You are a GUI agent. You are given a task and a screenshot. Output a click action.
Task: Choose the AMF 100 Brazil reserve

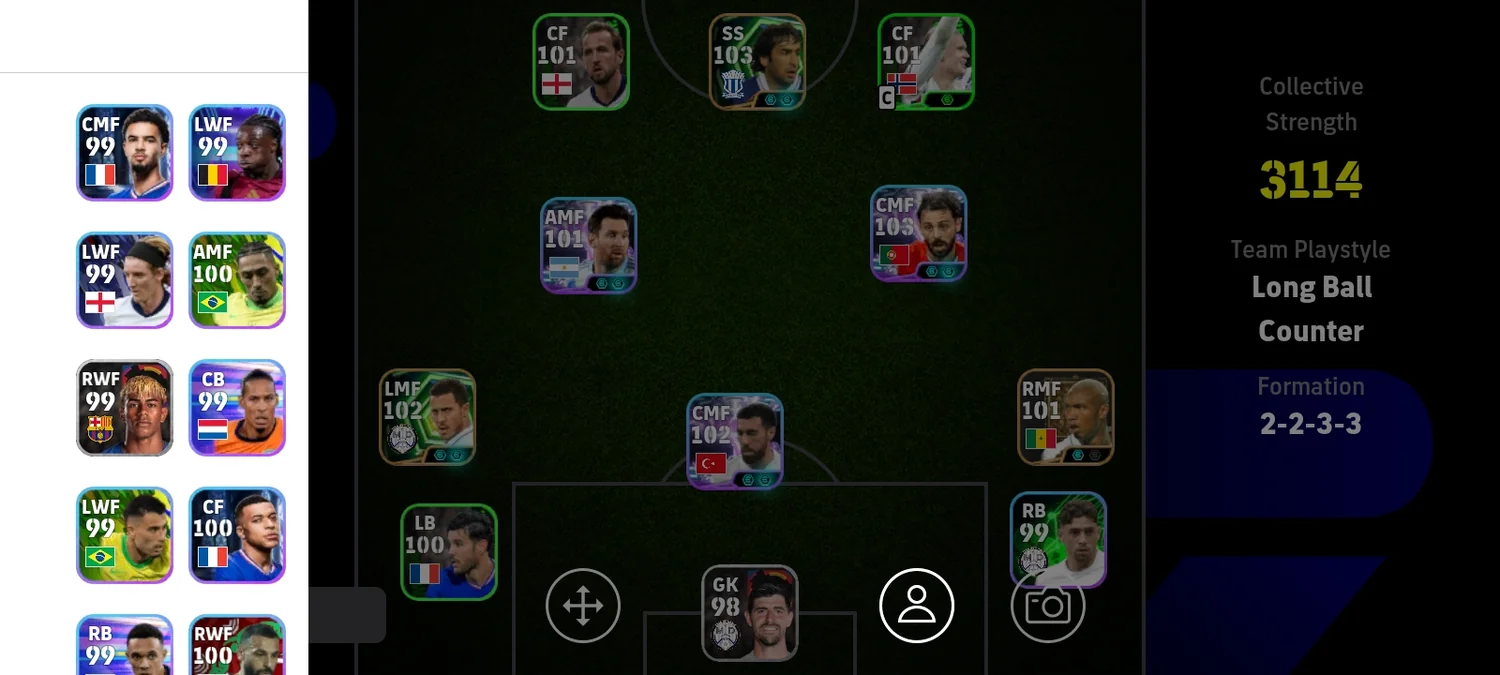(237, 280)
